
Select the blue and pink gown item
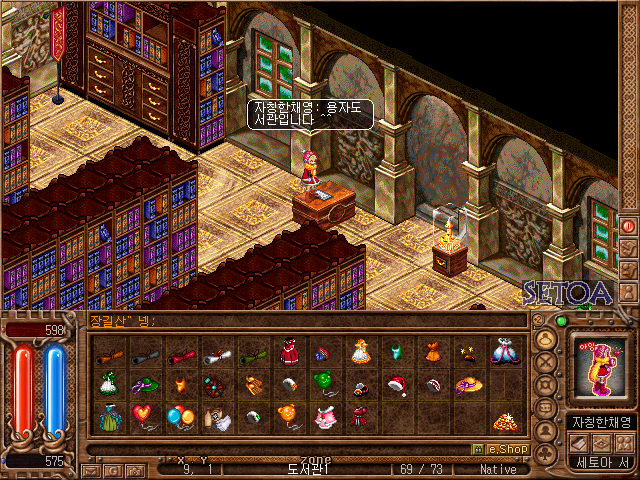504,352
